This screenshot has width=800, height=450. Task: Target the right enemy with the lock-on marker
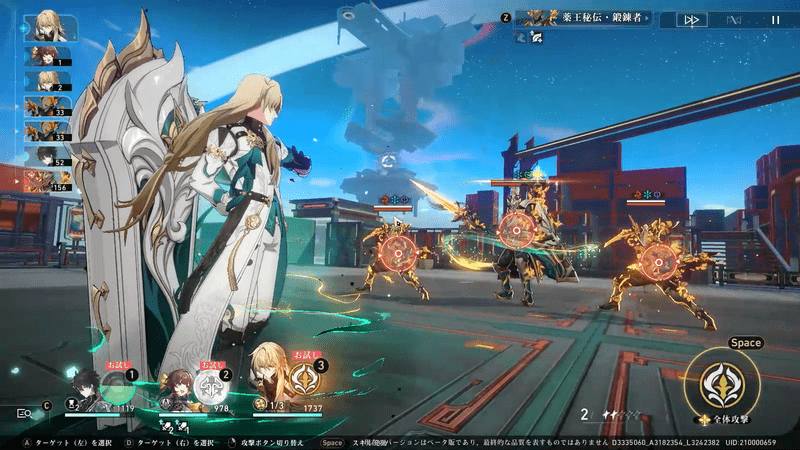[x=656, y=262]
